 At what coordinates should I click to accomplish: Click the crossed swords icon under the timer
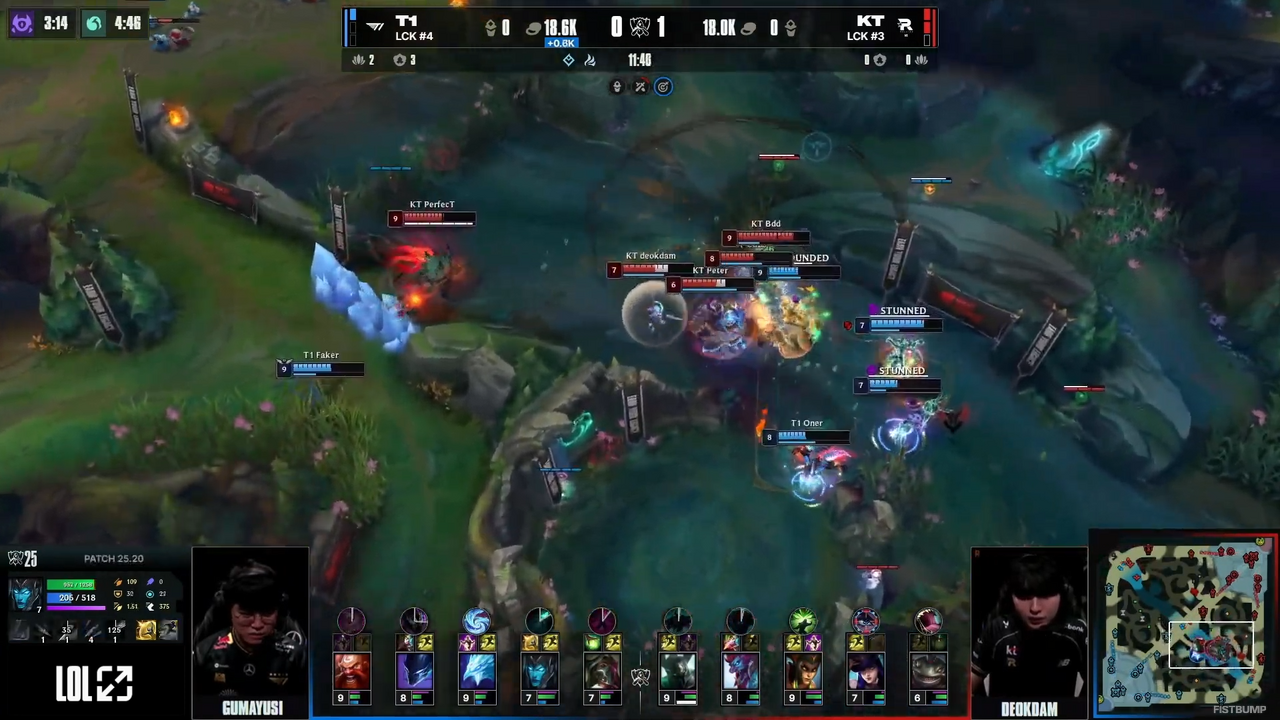click(640, 87)
